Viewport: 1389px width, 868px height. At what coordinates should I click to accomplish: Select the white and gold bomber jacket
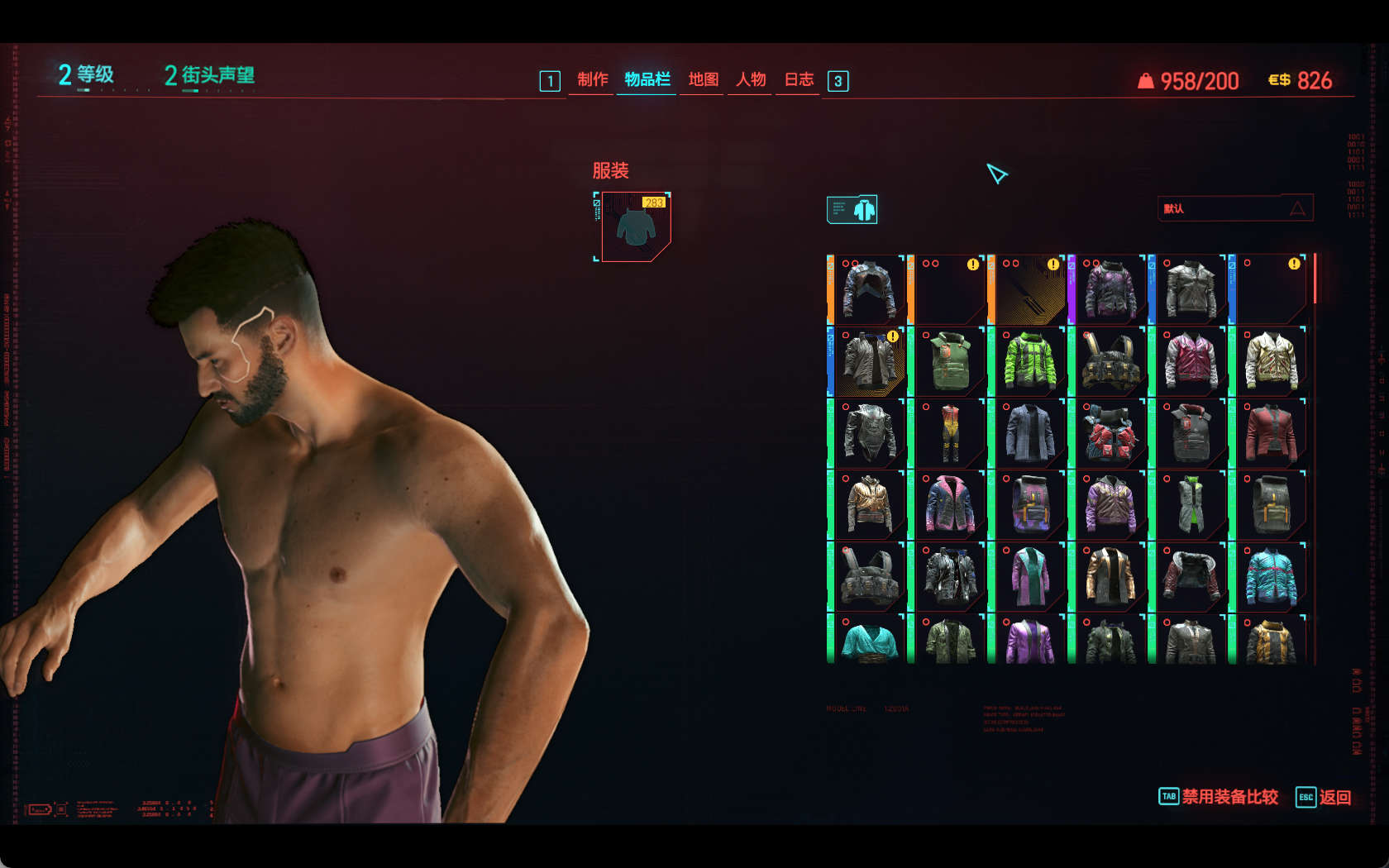1271,362
